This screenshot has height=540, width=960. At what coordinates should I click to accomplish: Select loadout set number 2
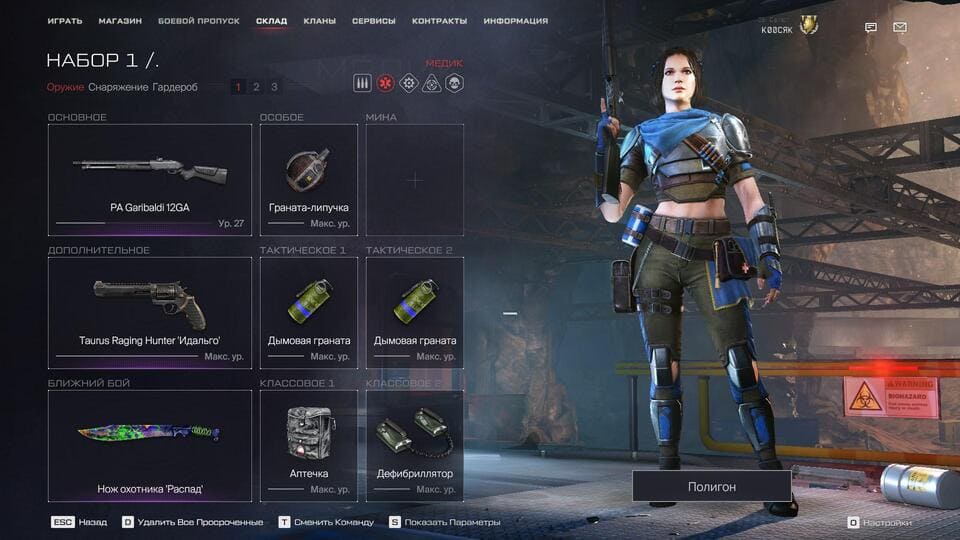click(256, 87)
